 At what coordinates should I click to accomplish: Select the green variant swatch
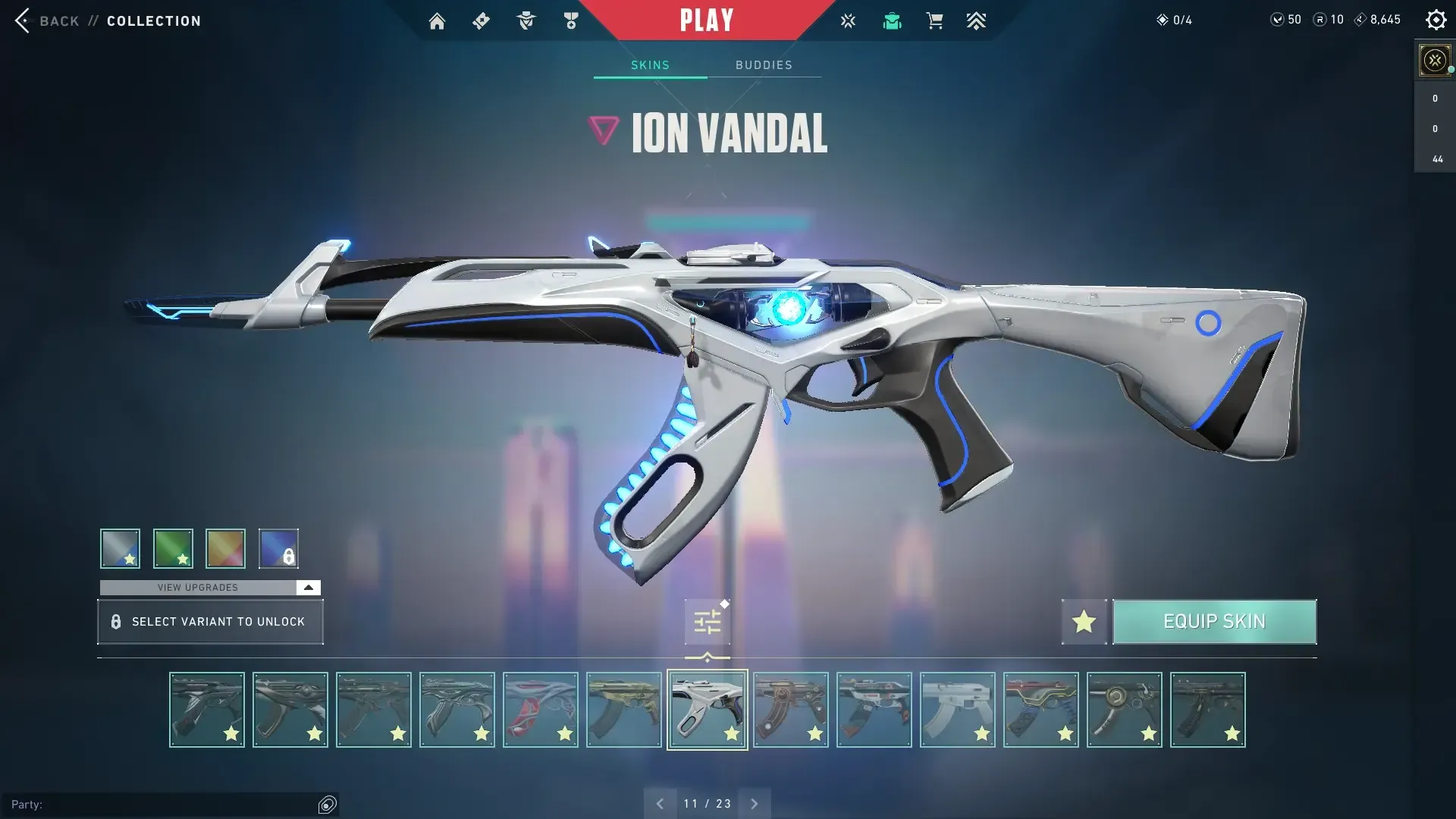(173, 548)
